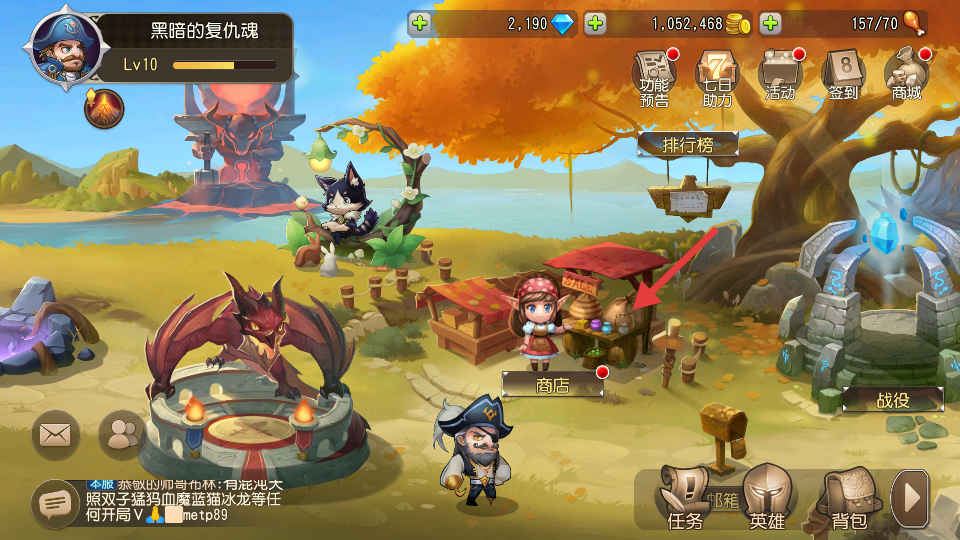Start the 战役 campaign
The width and height of the screenshot is (960, 540).
[x=893, y=399]
